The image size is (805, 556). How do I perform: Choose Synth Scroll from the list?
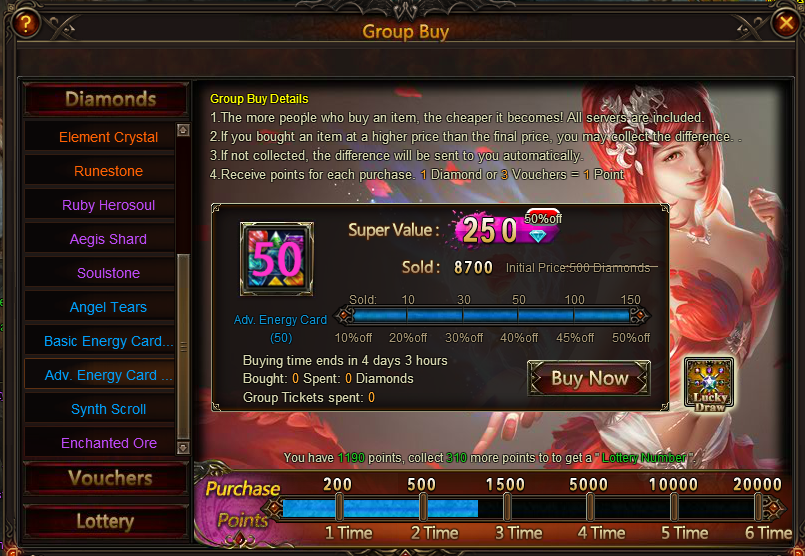coord(108,409)
